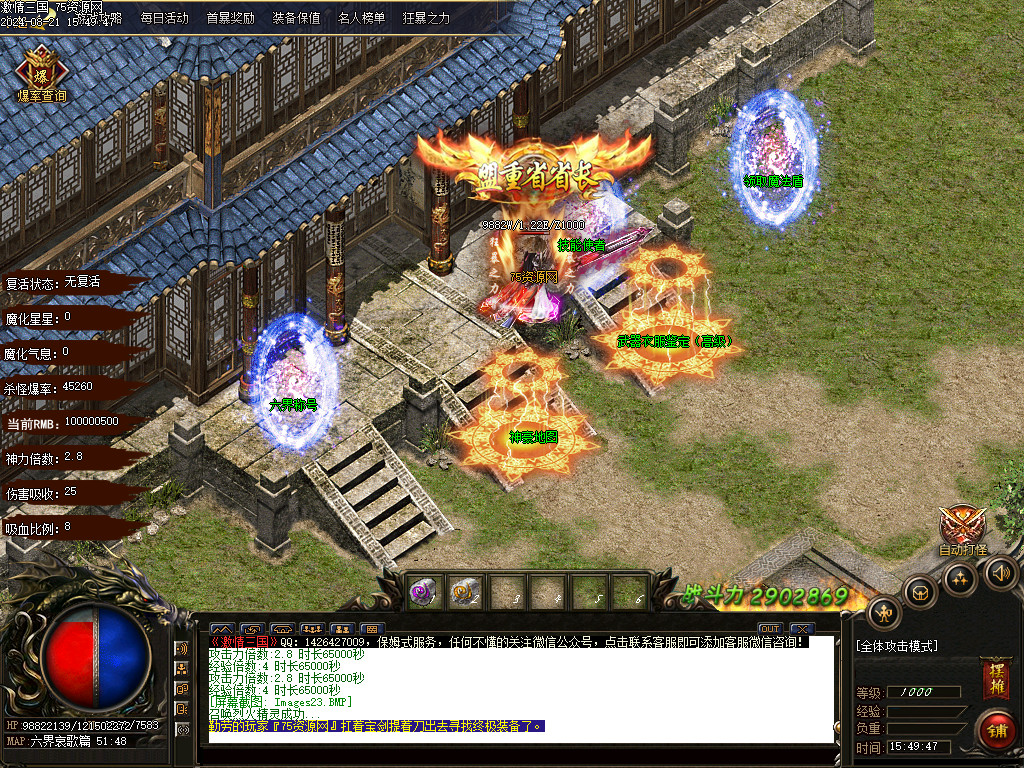Open the character panel icon

click(x=884, y=611)
